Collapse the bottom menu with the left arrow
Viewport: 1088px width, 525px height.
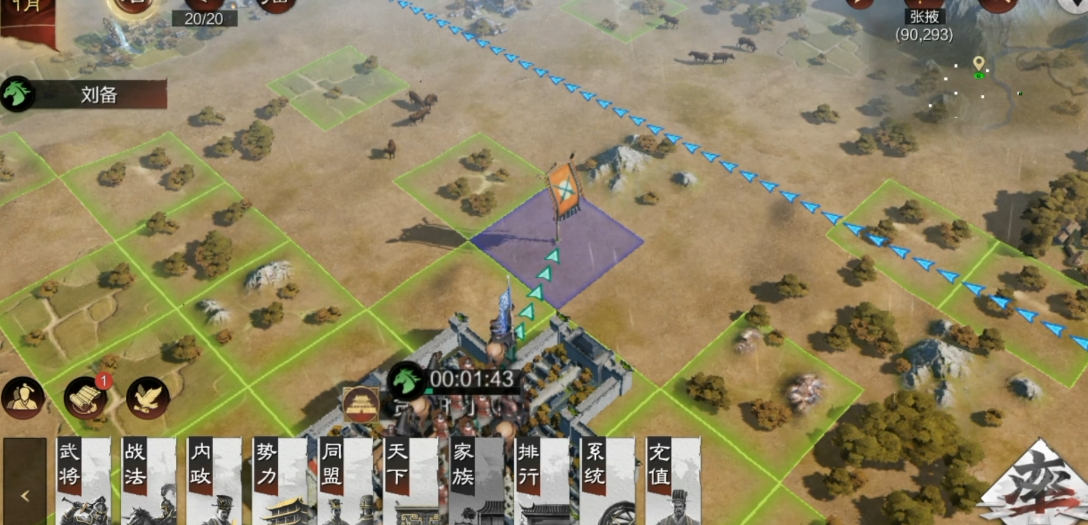[x=24, y=493]
